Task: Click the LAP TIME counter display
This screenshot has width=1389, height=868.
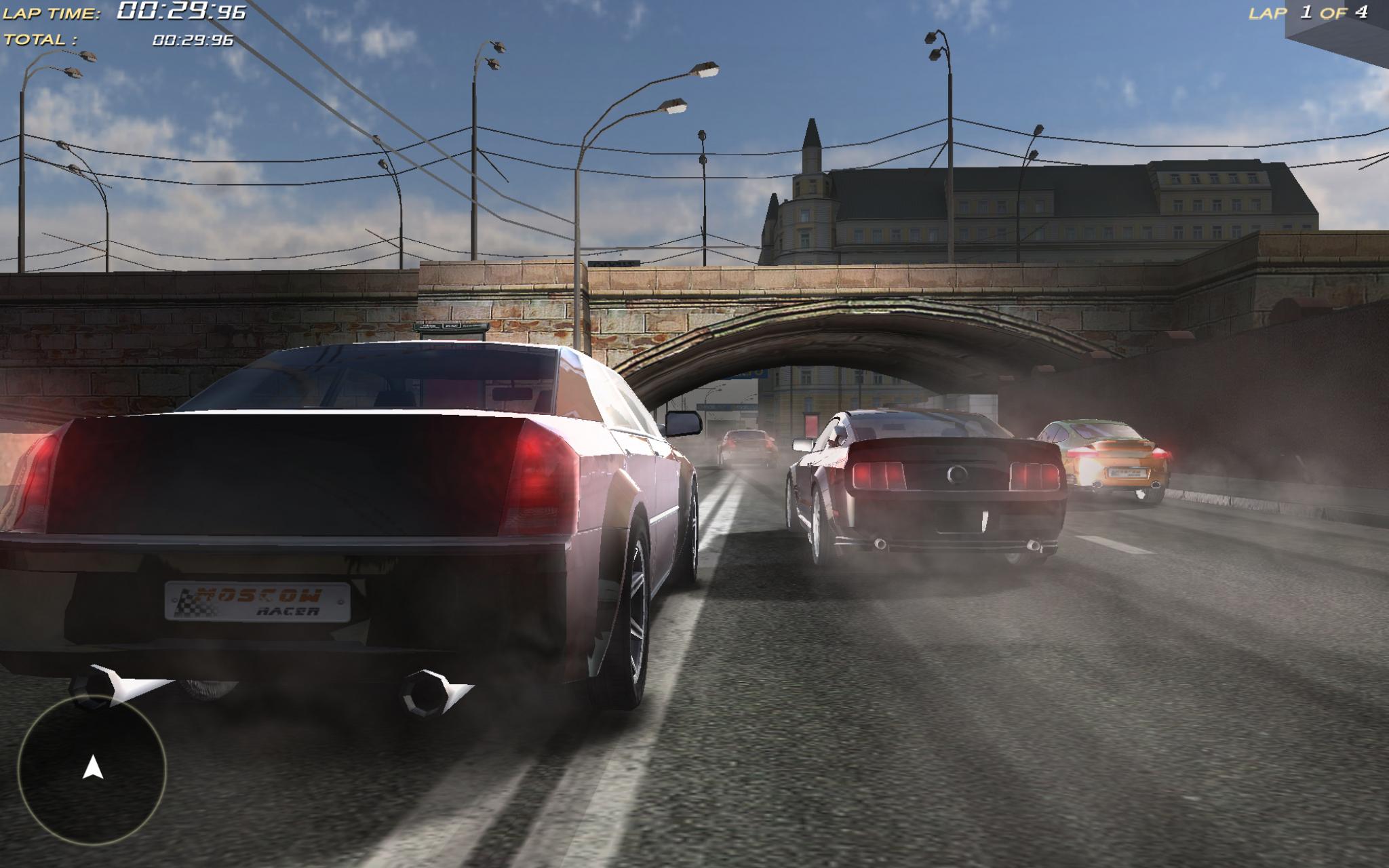Action: [136, 12]
